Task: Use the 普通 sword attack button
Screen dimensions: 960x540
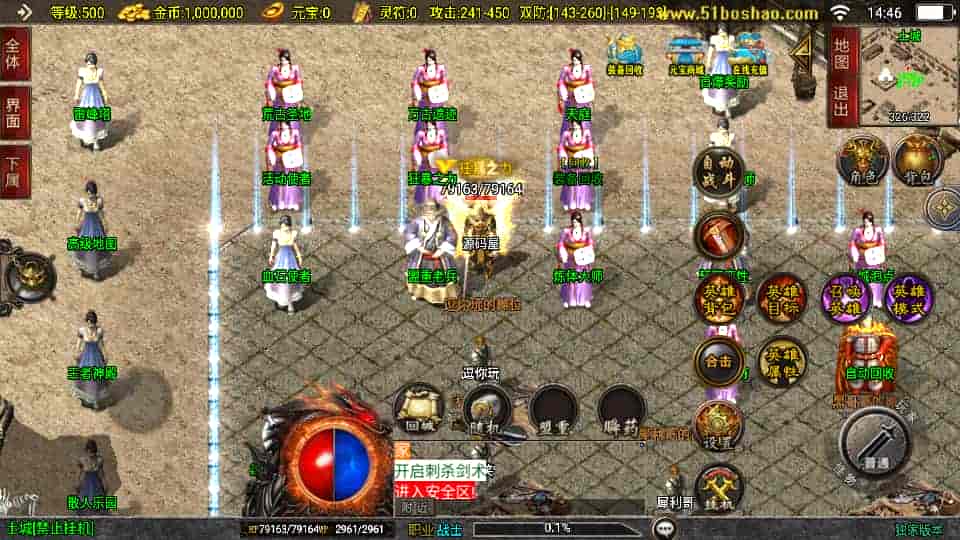Action: point(875,442)
